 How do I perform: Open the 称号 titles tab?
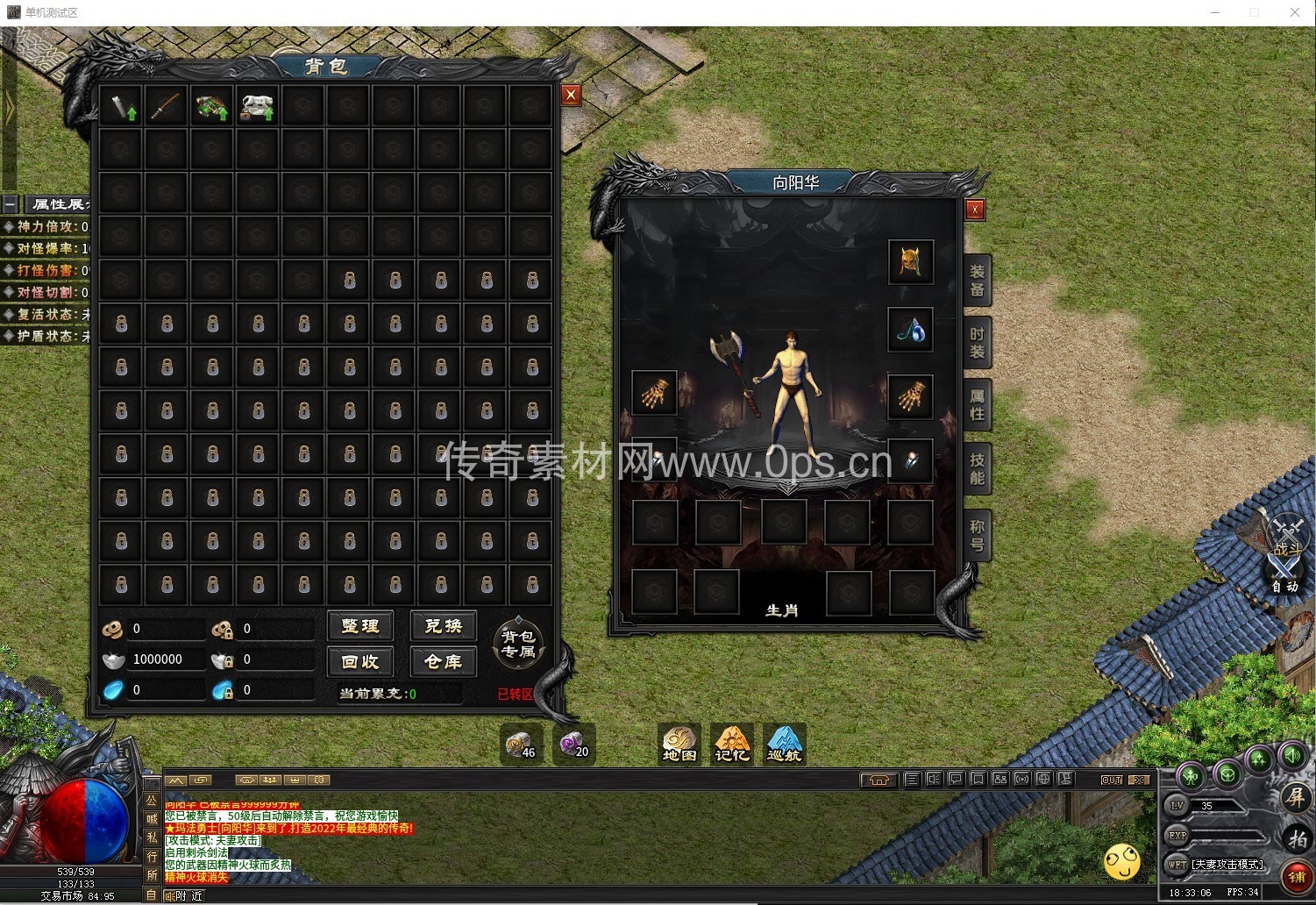977,536
